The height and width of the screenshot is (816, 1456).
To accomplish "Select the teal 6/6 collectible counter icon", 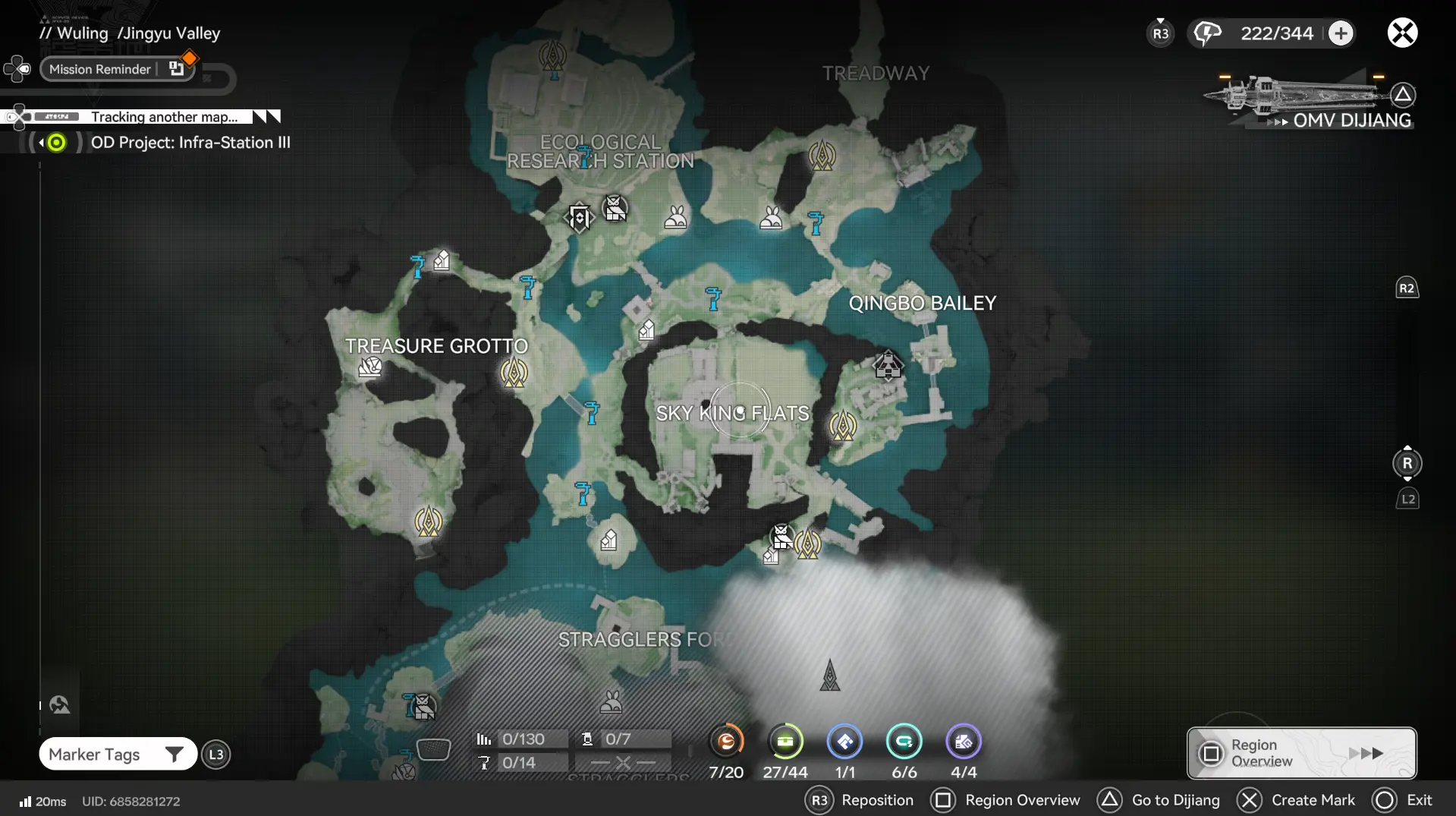I will point(904,742).
